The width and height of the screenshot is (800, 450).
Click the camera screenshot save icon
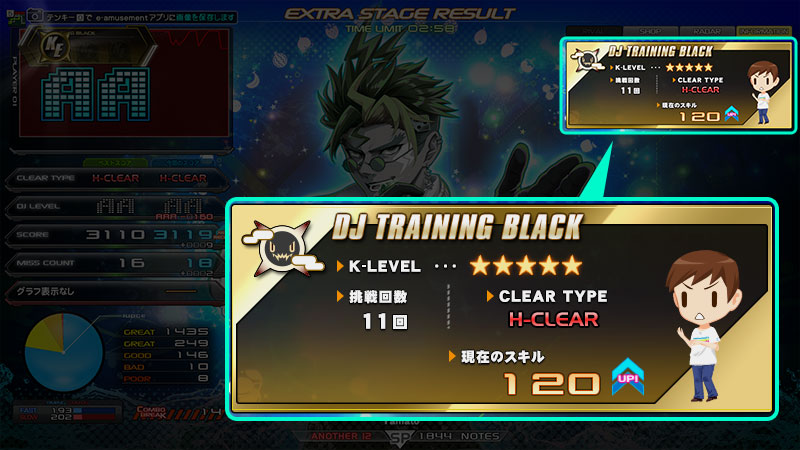pos(34,17)
